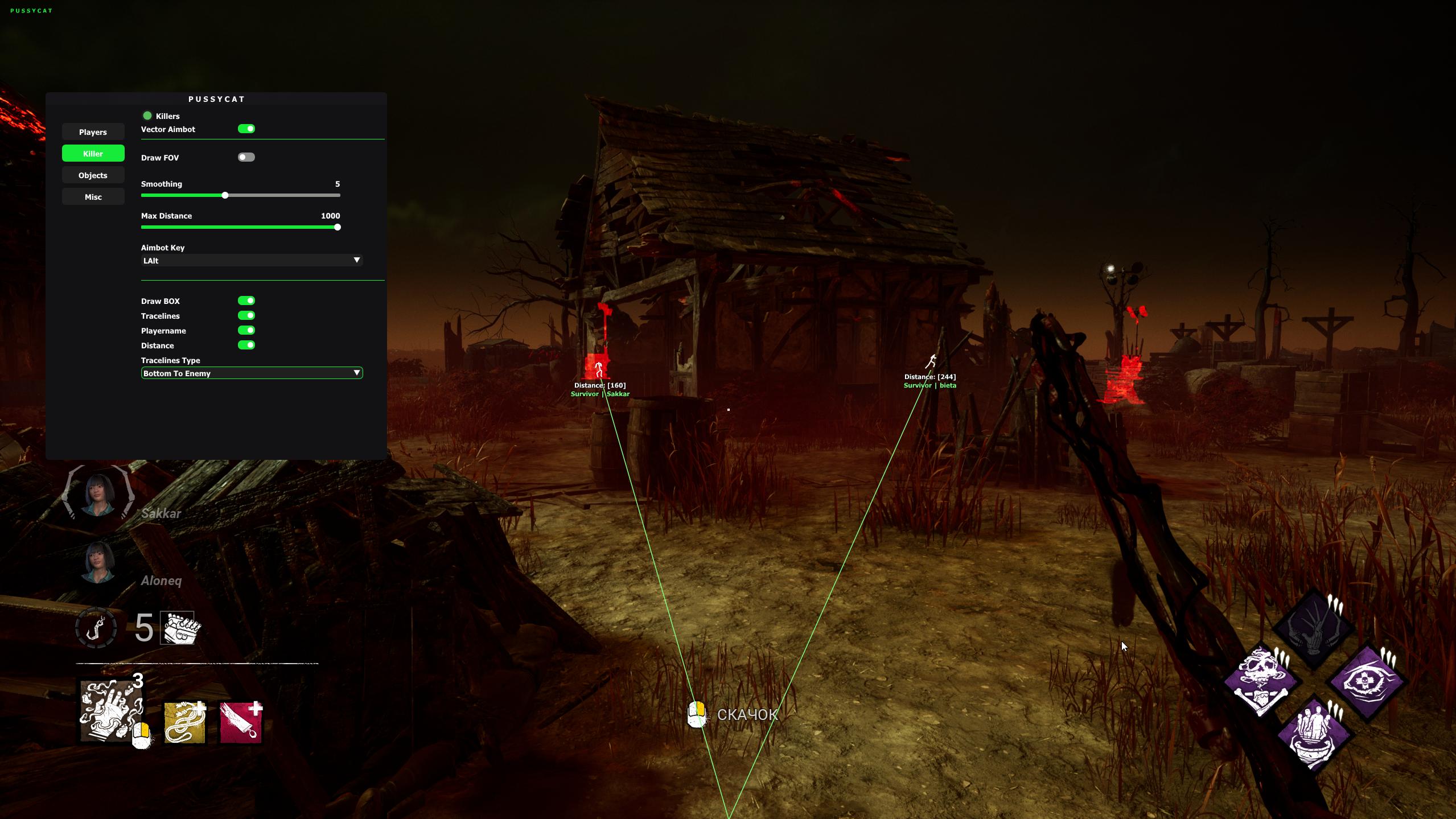Click Aloneq's survivor portrait
Image resolution: width=1456 pixels, height=819 pixels.
(98, 561)
